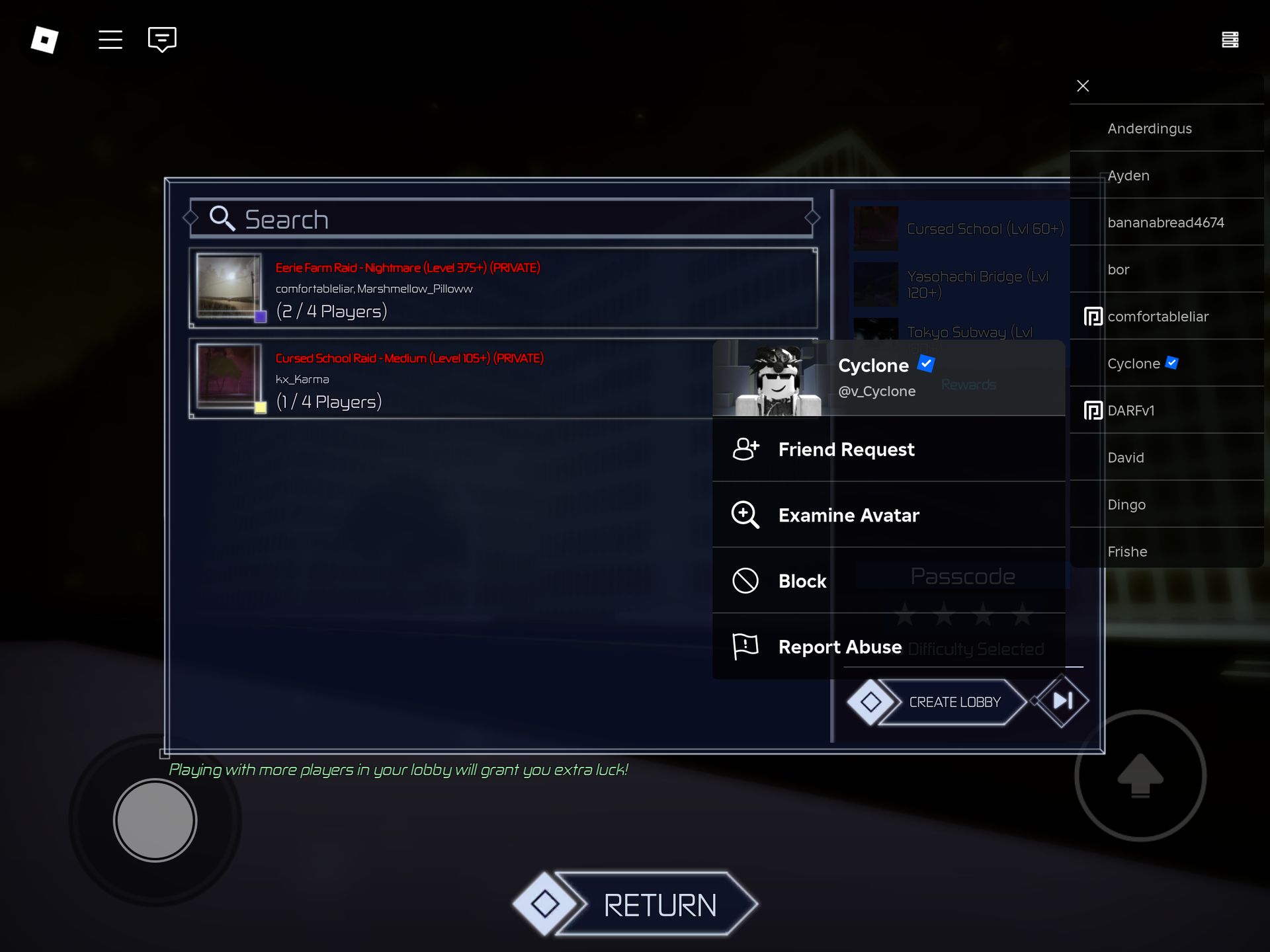The image size is (1270, 952).
Task: Select the Cursed School Raid lobby
Action: click(x=450, y=379)
